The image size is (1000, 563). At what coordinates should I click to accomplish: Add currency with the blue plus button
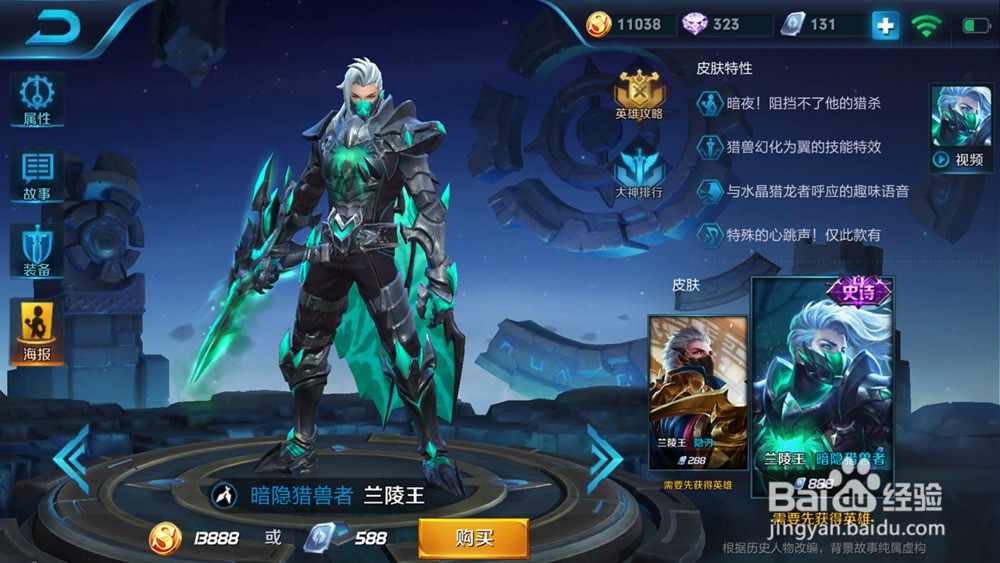click(885, 25)
